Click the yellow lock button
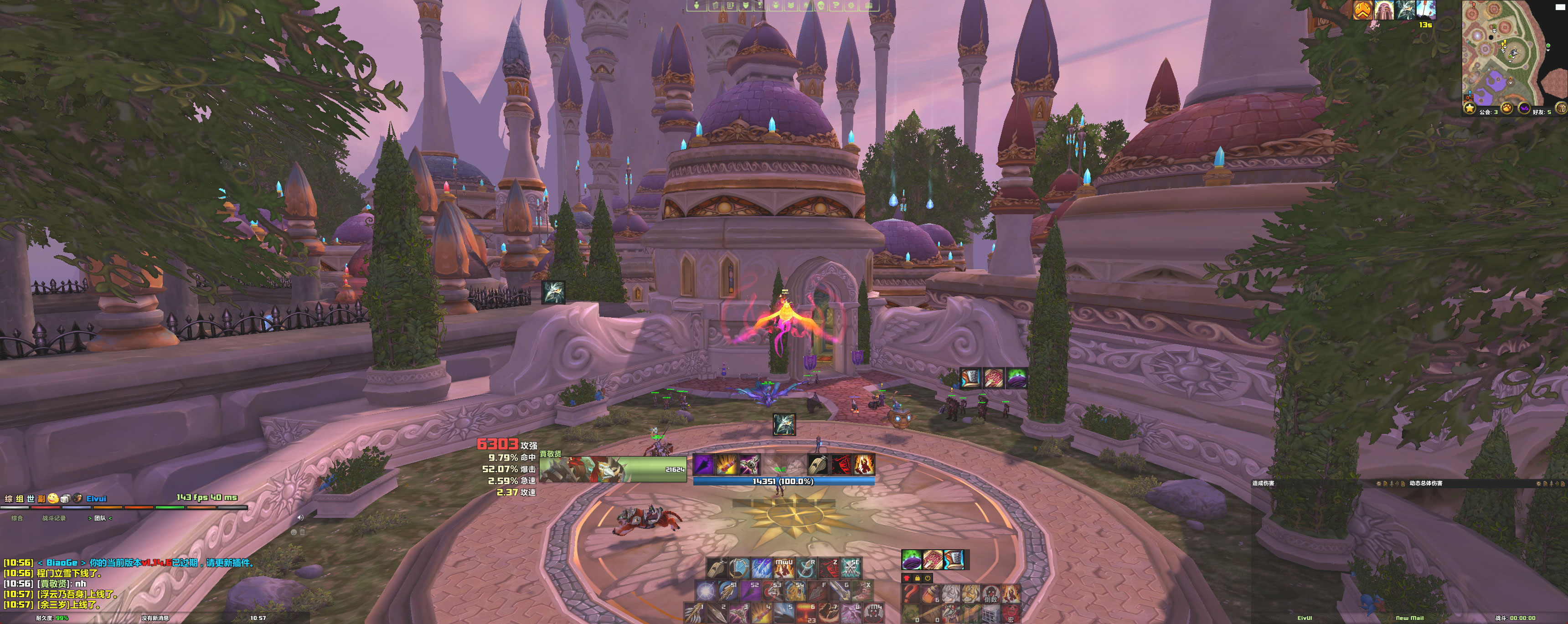Screen dimensions: 1568x624 [917, 578]
